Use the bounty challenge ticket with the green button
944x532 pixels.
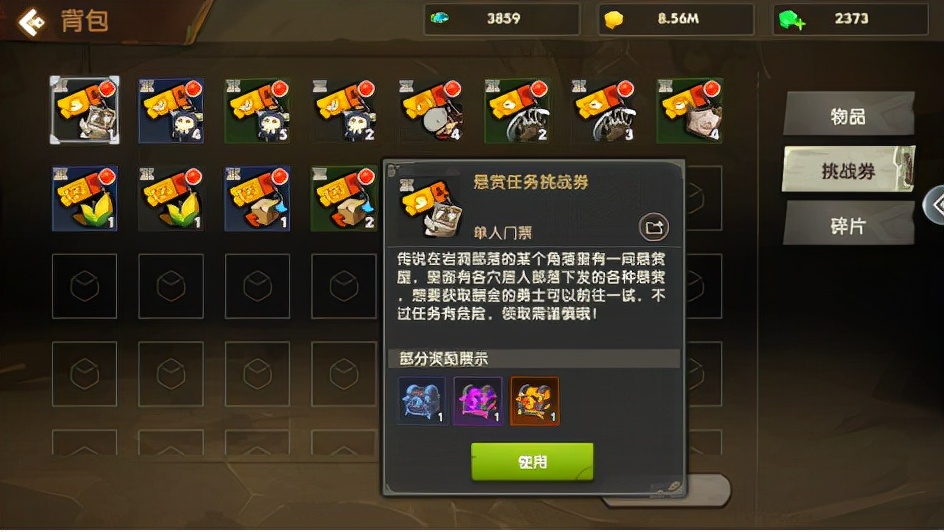point(532,462)
